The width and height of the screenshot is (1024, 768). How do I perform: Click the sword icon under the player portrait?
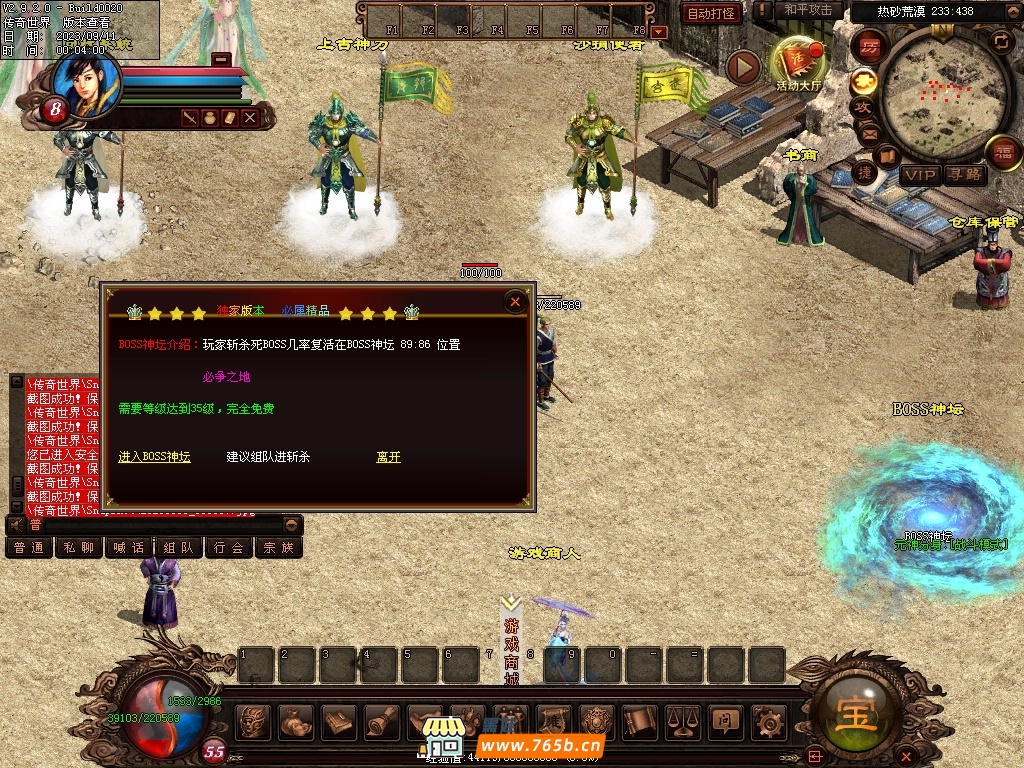coord(189,118)
